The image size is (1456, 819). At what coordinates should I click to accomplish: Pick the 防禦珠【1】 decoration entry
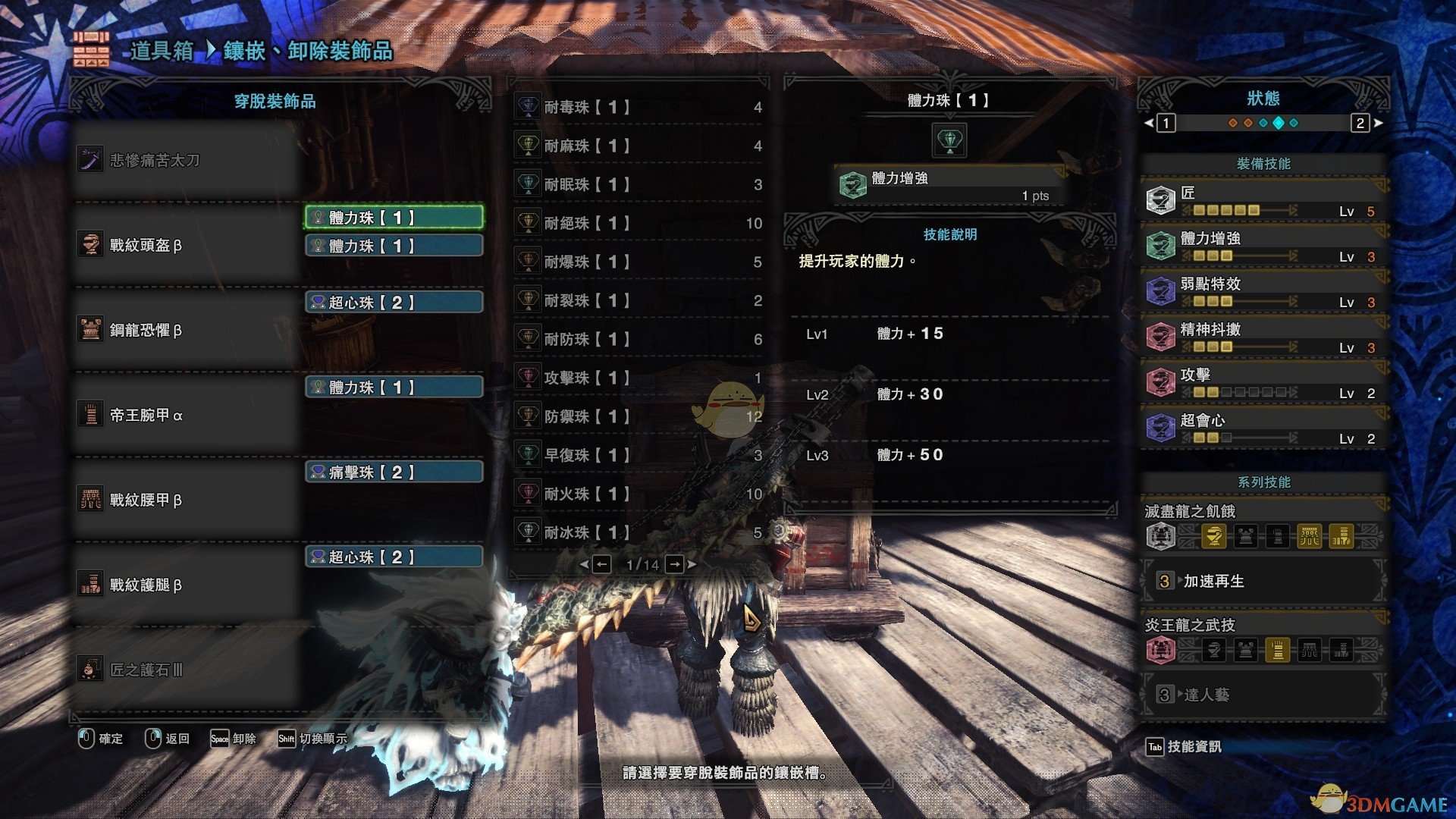(x=639, y=417)
